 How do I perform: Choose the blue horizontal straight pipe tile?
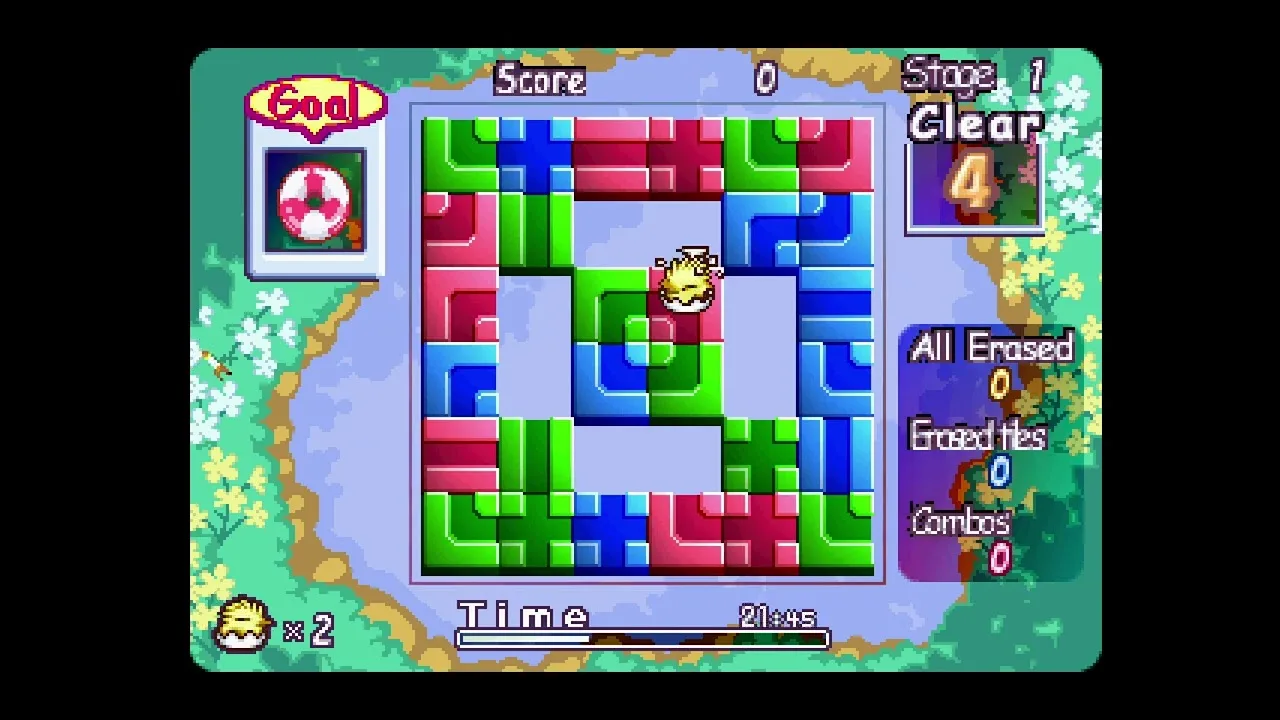coord(835,305)
